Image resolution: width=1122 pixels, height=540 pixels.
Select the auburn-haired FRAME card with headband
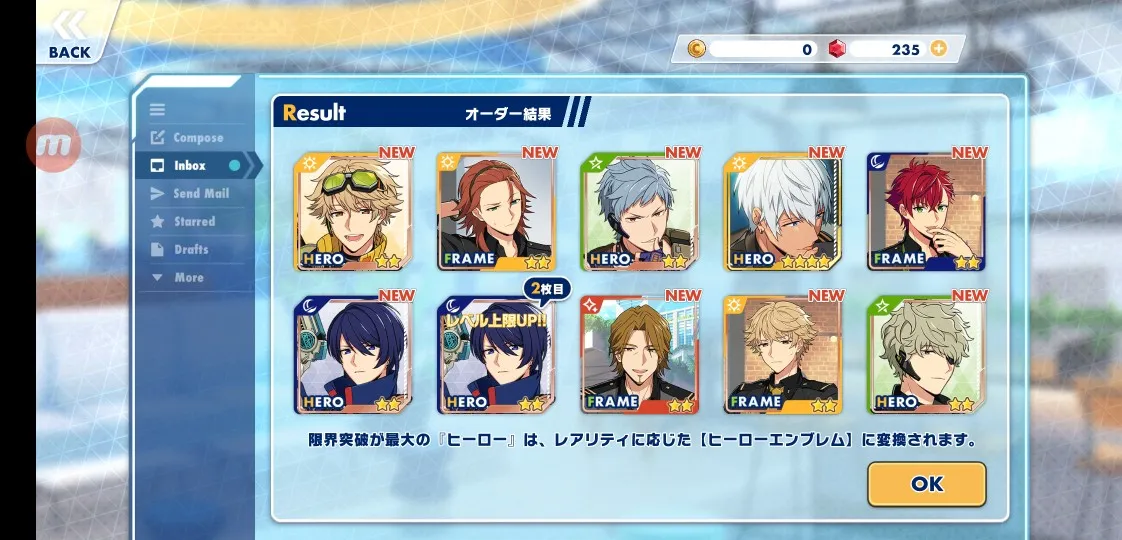[496, 212]
